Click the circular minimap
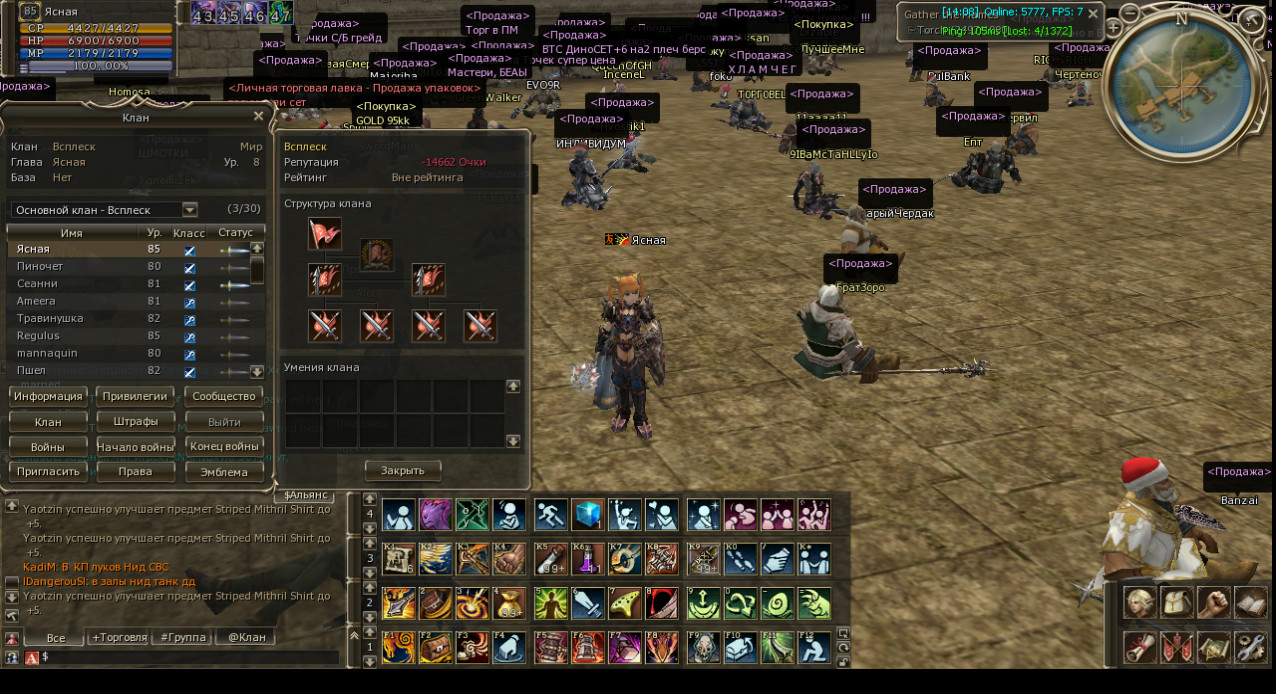Image resolution: width=1276 pixels, height=694 pixels. (1180, 78)
